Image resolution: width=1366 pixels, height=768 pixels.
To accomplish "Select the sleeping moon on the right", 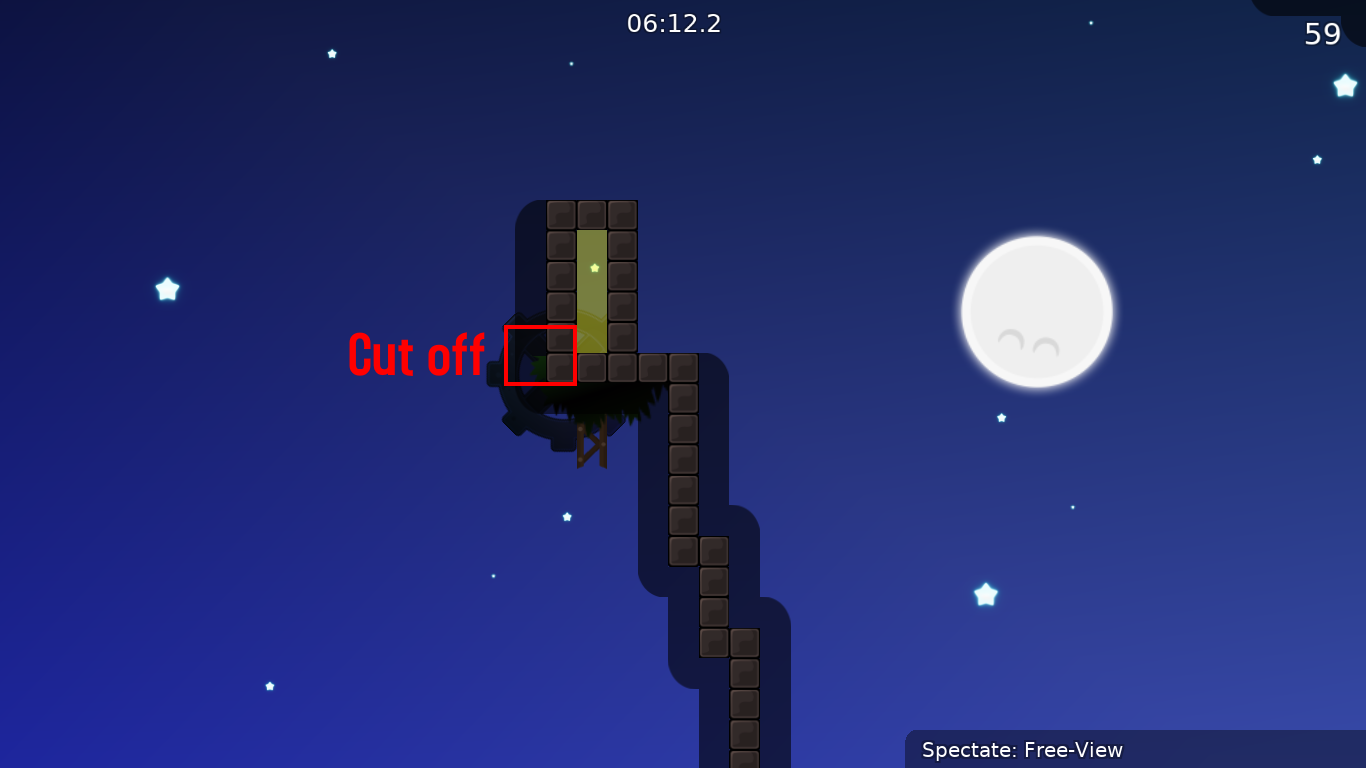I will pyautogui.click(x=1037, y=310).
